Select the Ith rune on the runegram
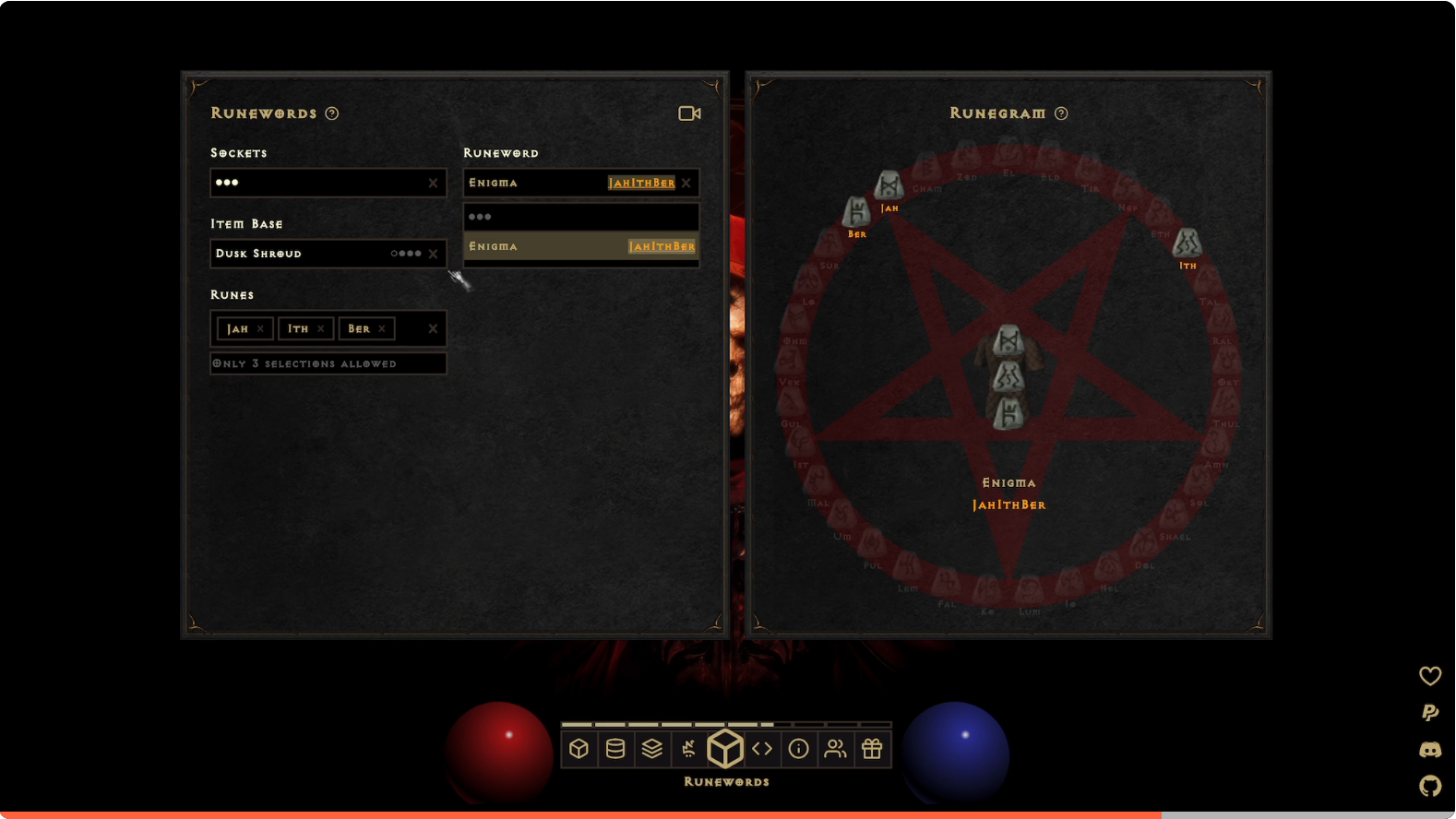The image size is (1456, 819). [x=1187, y=243]
